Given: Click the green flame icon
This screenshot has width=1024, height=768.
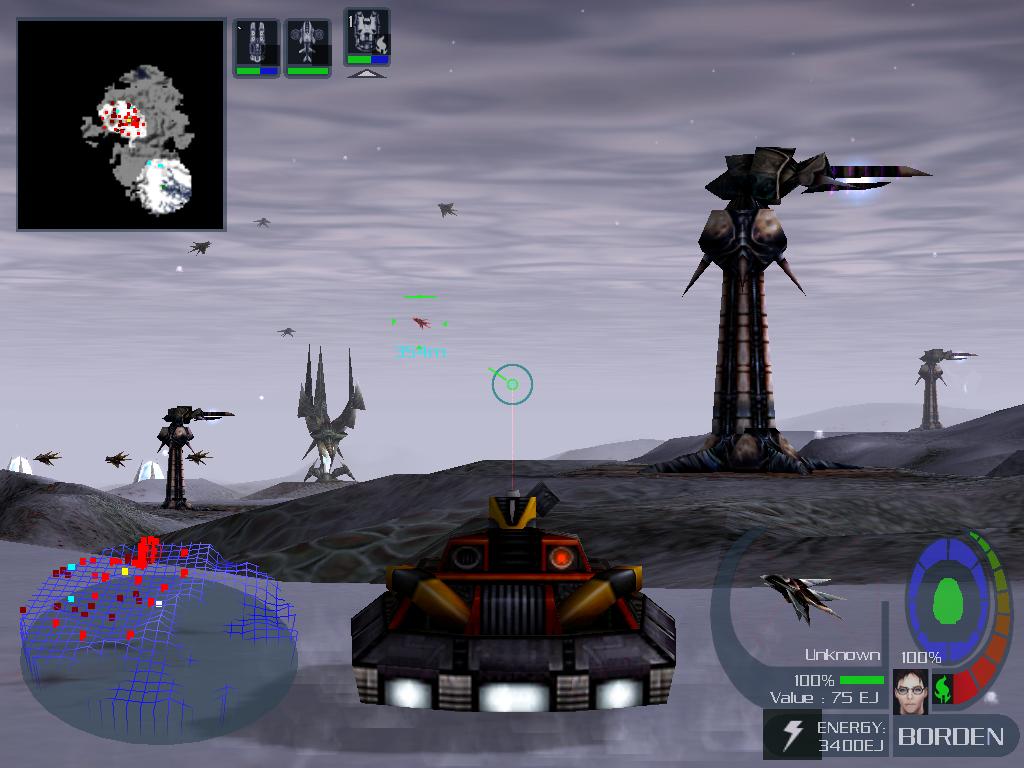Looking at the screenshot, I should click(x=941, y=689).
